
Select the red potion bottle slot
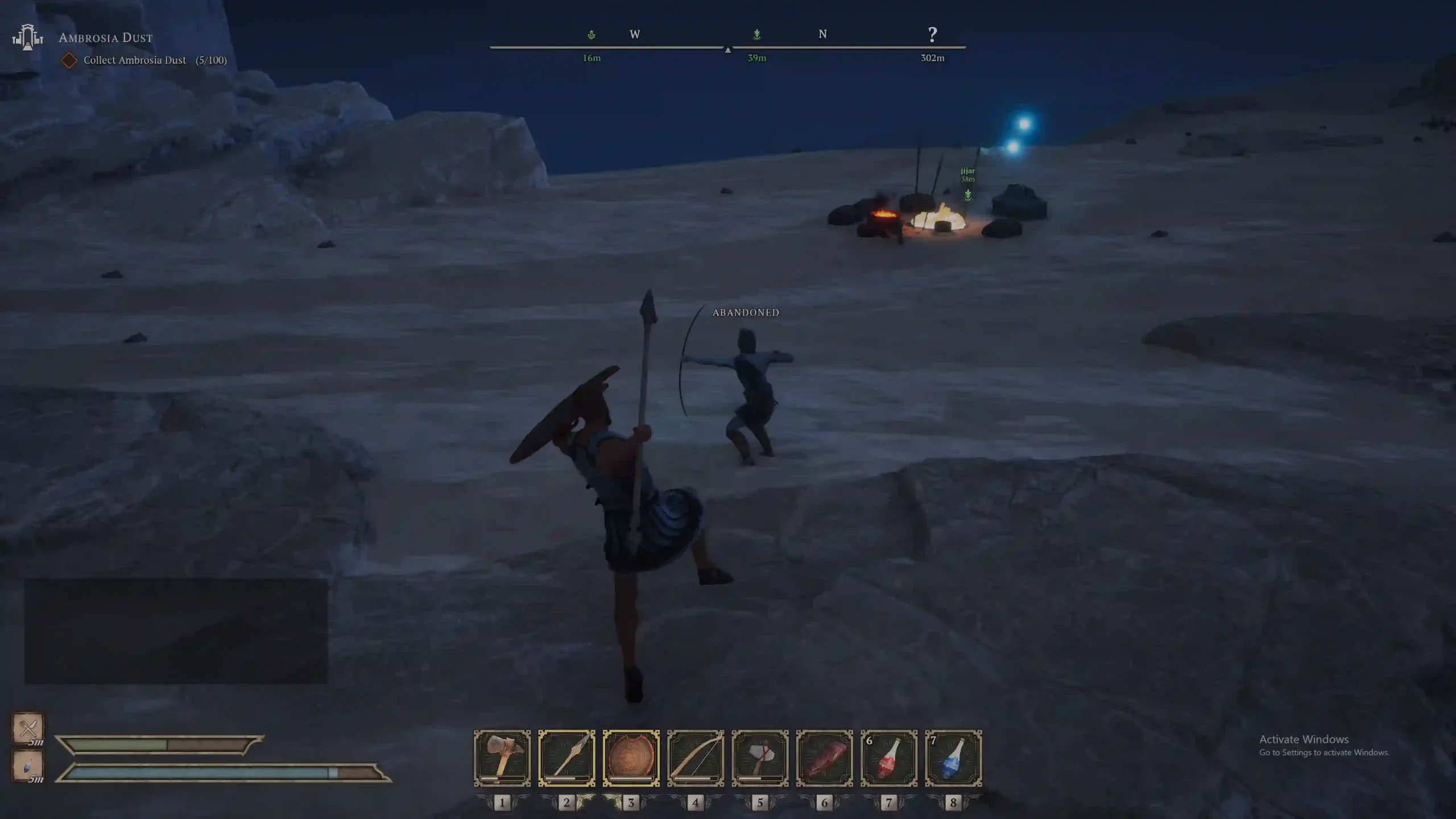[889, 758]
